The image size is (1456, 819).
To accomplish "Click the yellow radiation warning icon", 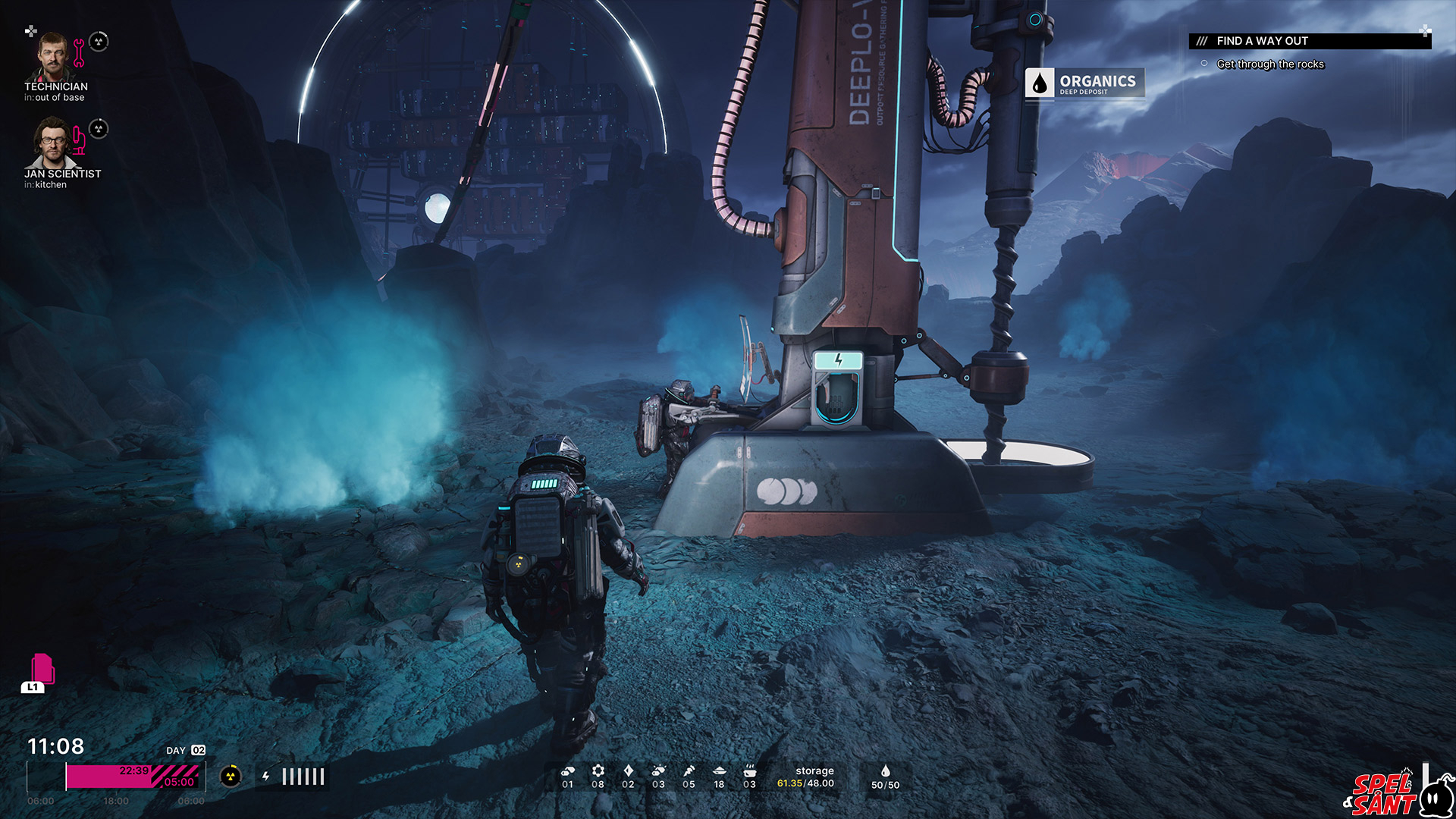I will (x=231, y=777).
